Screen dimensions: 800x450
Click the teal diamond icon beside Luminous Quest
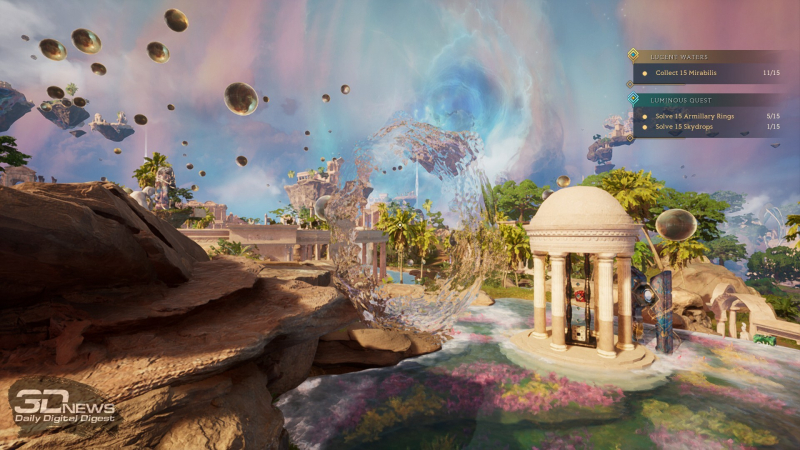click(x=632, y=99)
